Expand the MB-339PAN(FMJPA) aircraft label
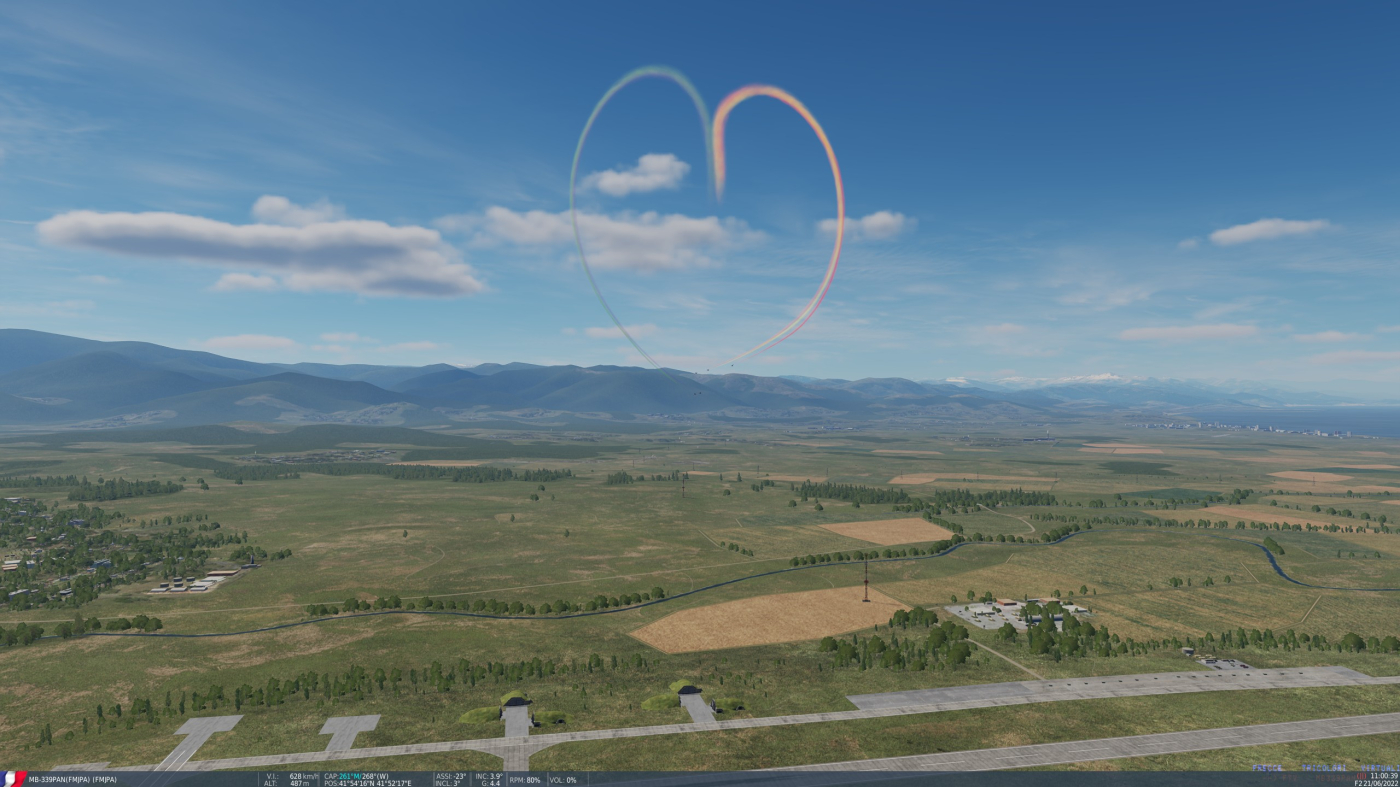 tap(75, 777)
